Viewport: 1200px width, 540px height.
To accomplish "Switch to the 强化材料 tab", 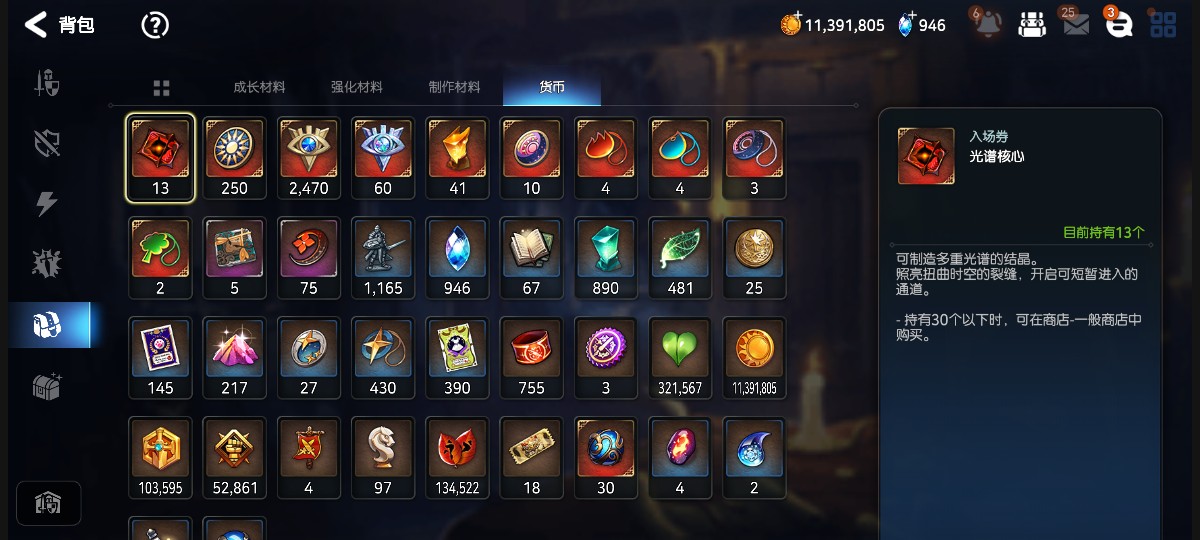I will (357, 87).
